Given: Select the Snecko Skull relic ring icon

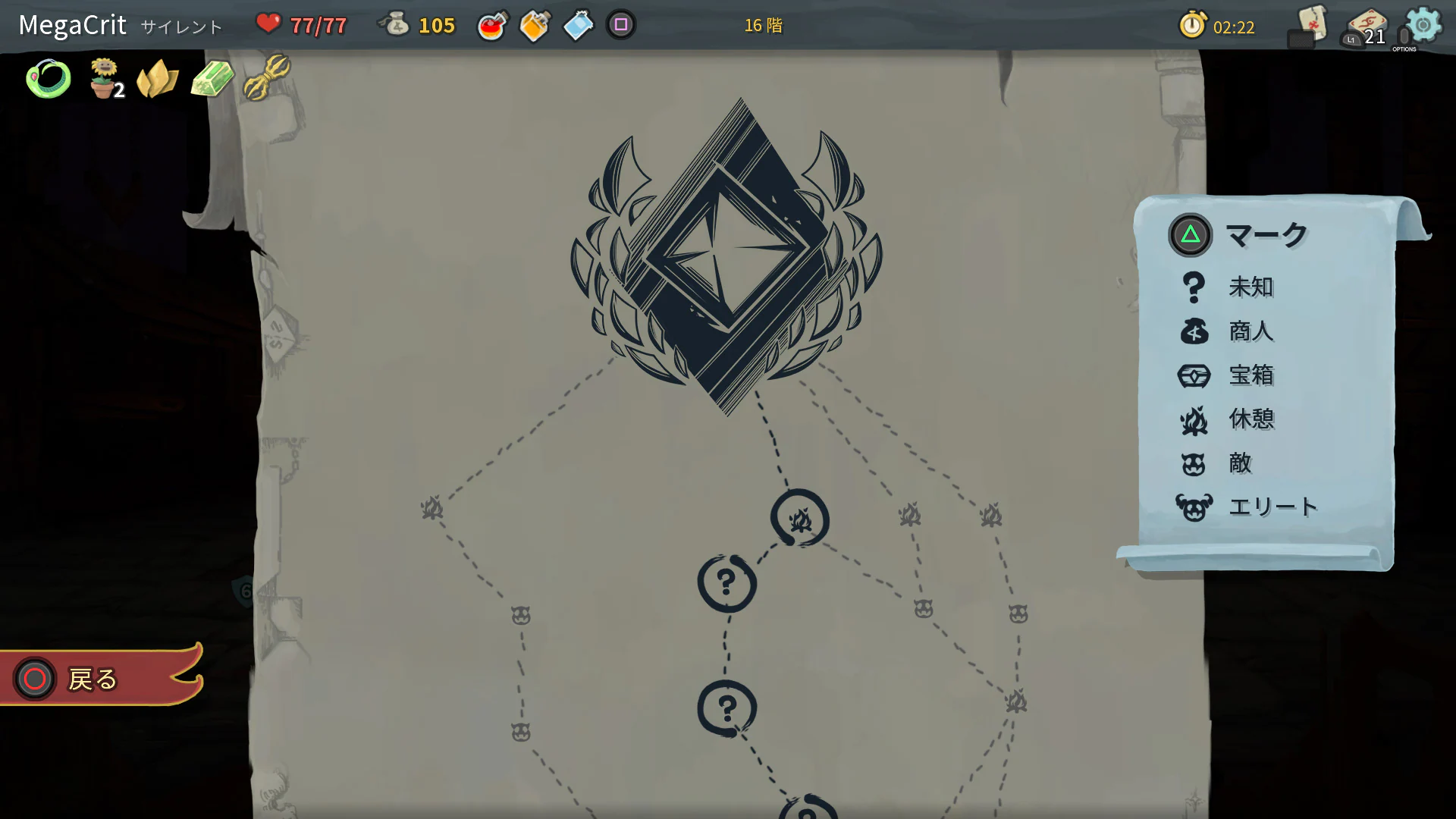Looking at the screenshot, I should [x=49, y=77].
